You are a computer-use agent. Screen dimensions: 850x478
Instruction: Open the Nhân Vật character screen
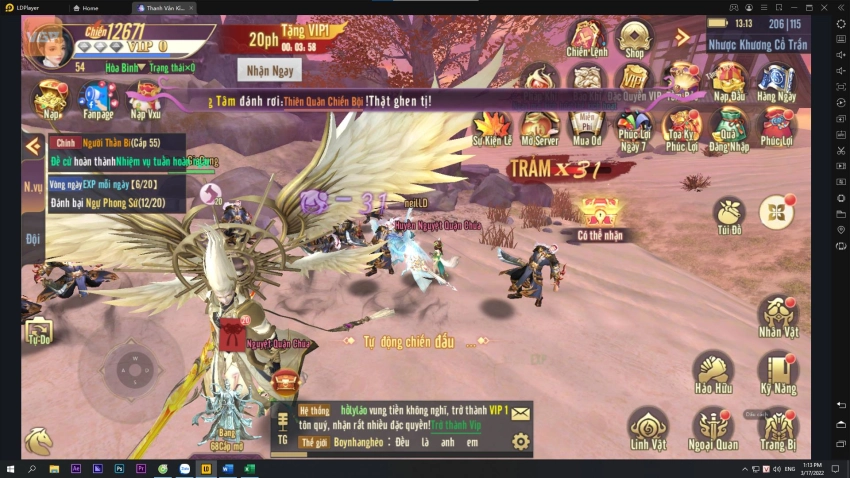(777, 315)
